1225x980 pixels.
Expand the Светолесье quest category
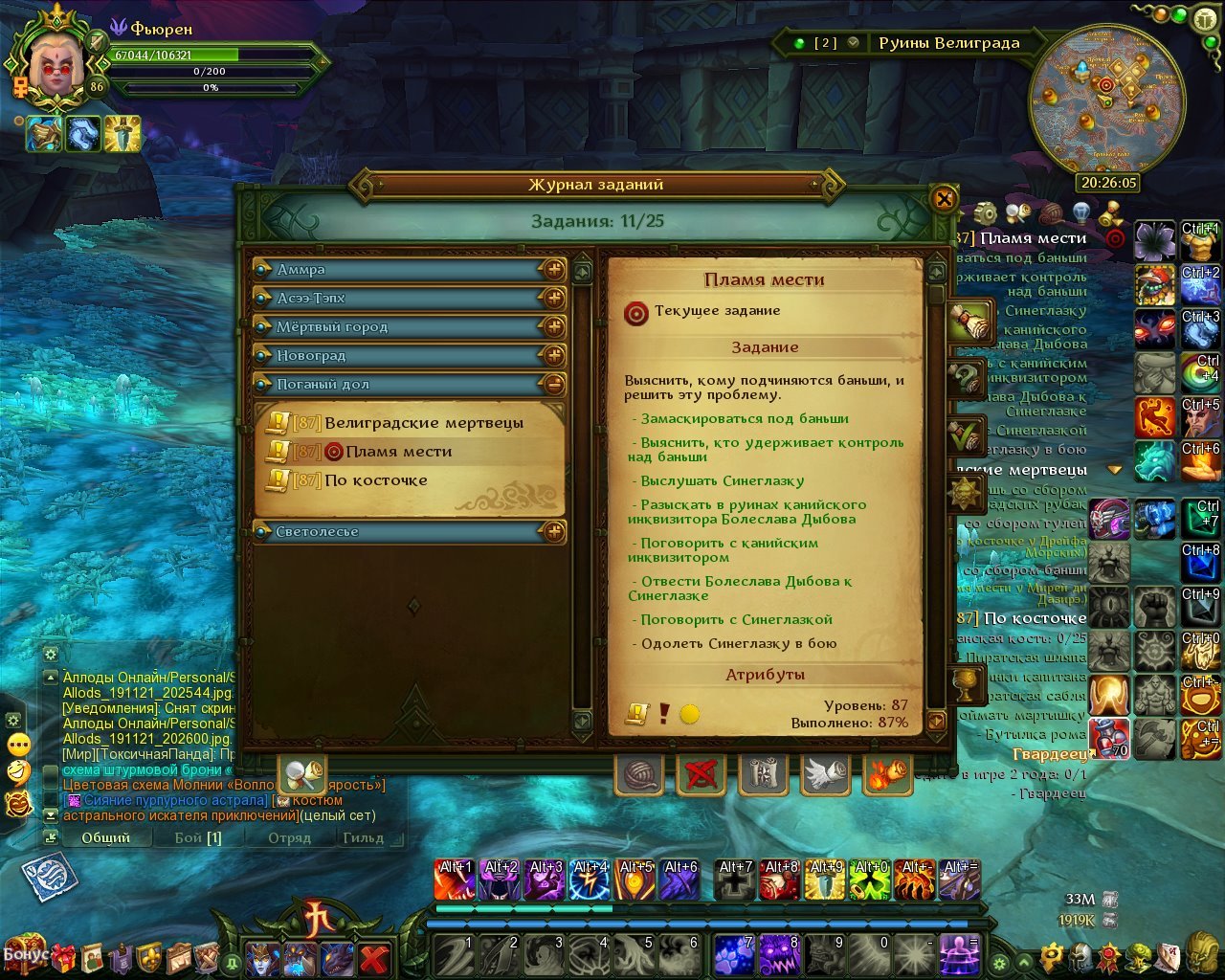coord(554,532)
